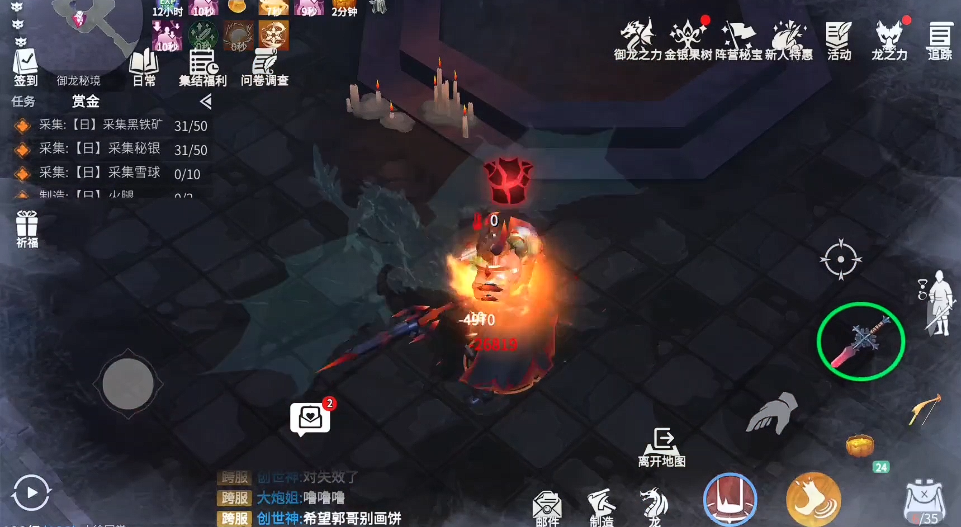Switch to the 任务 quest tab
This screenshot has height=527, width=961.
23,101
